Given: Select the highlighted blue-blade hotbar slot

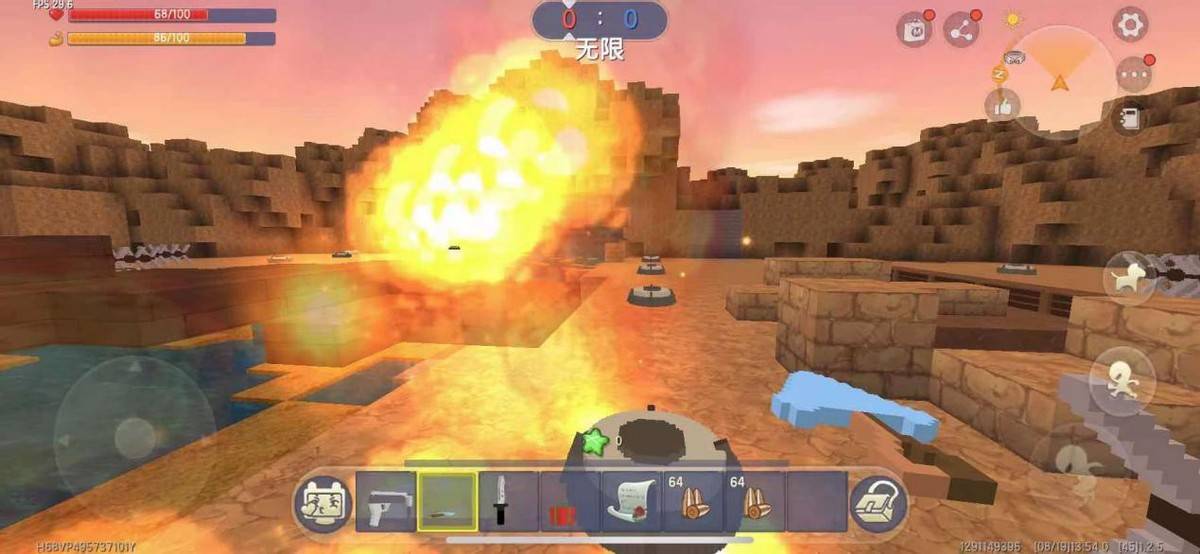Looking at the screenshot, I should tap(447, 502).
